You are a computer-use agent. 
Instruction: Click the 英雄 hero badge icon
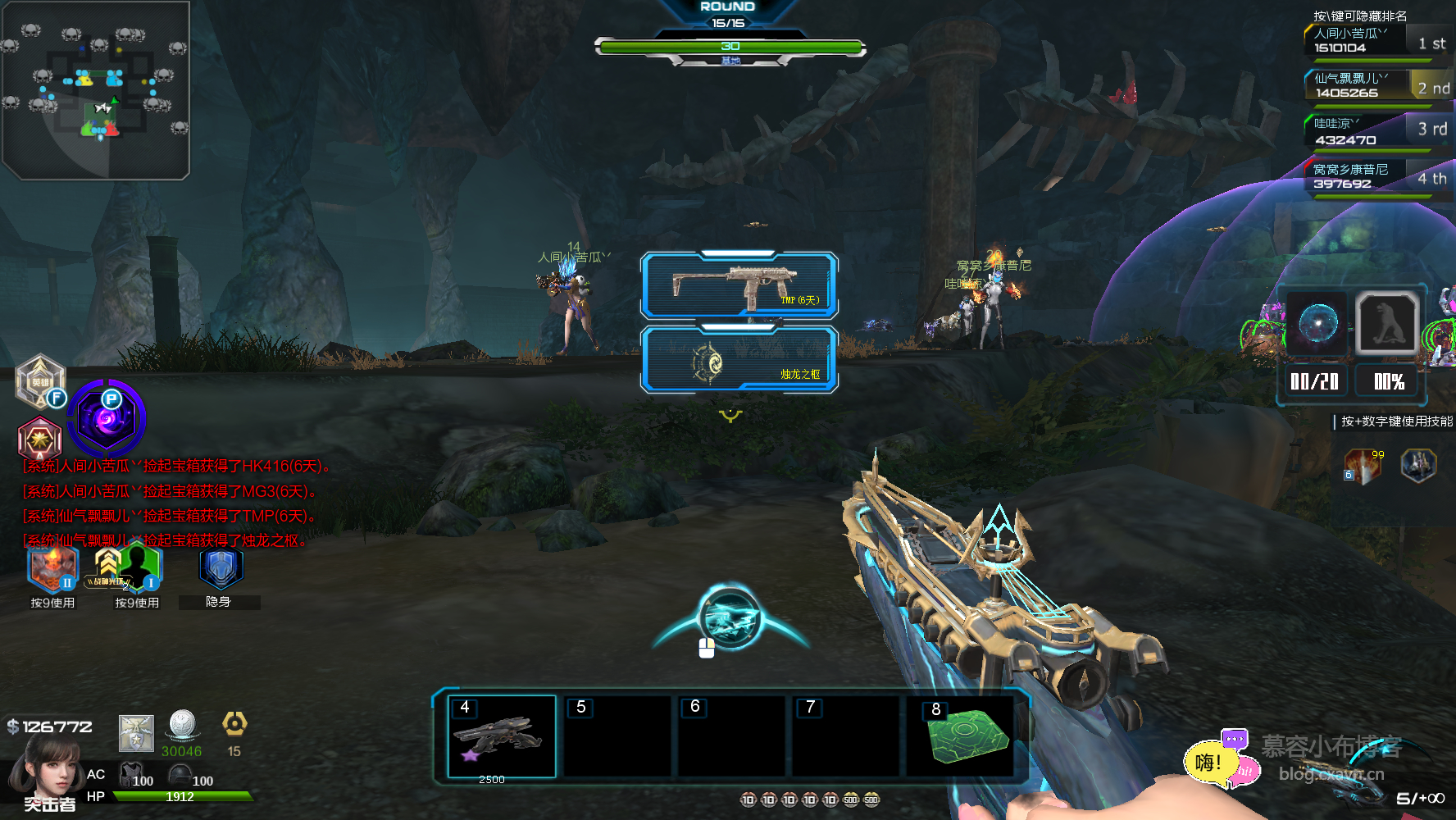point(39,381)
